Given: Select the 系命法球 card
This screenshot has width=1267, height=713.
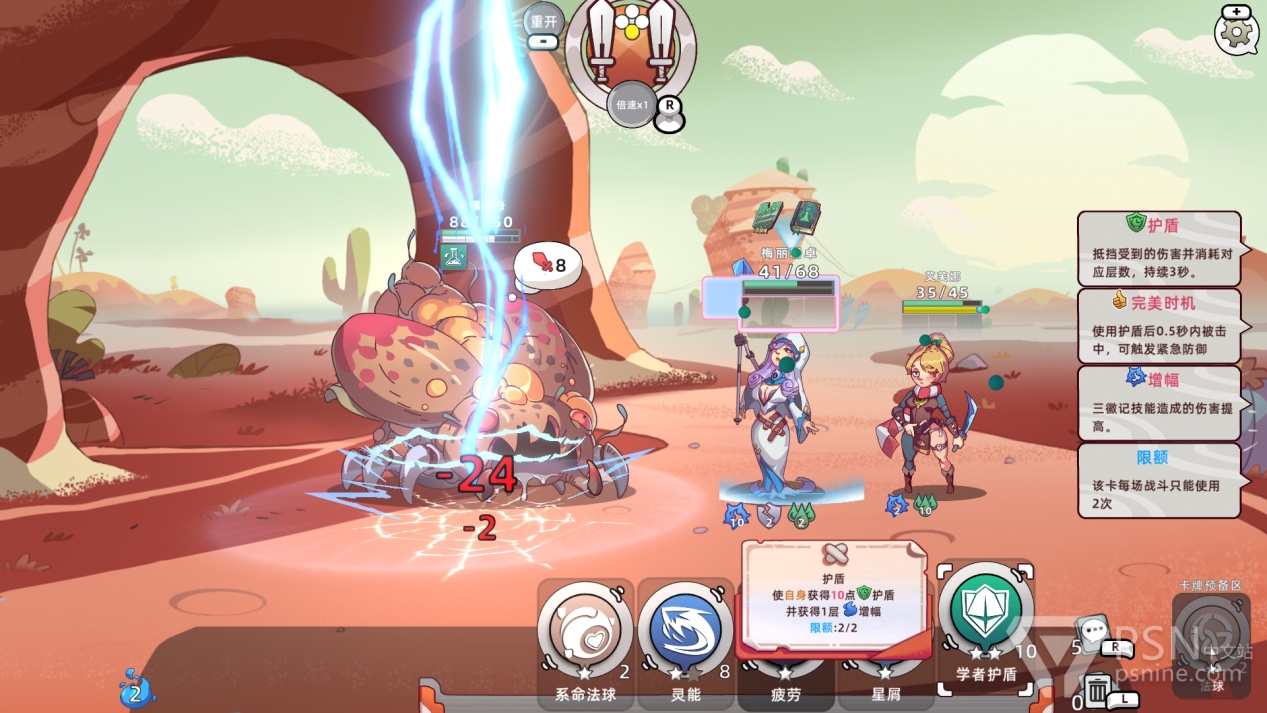Looking at the screenshot, I should (584, 633).
